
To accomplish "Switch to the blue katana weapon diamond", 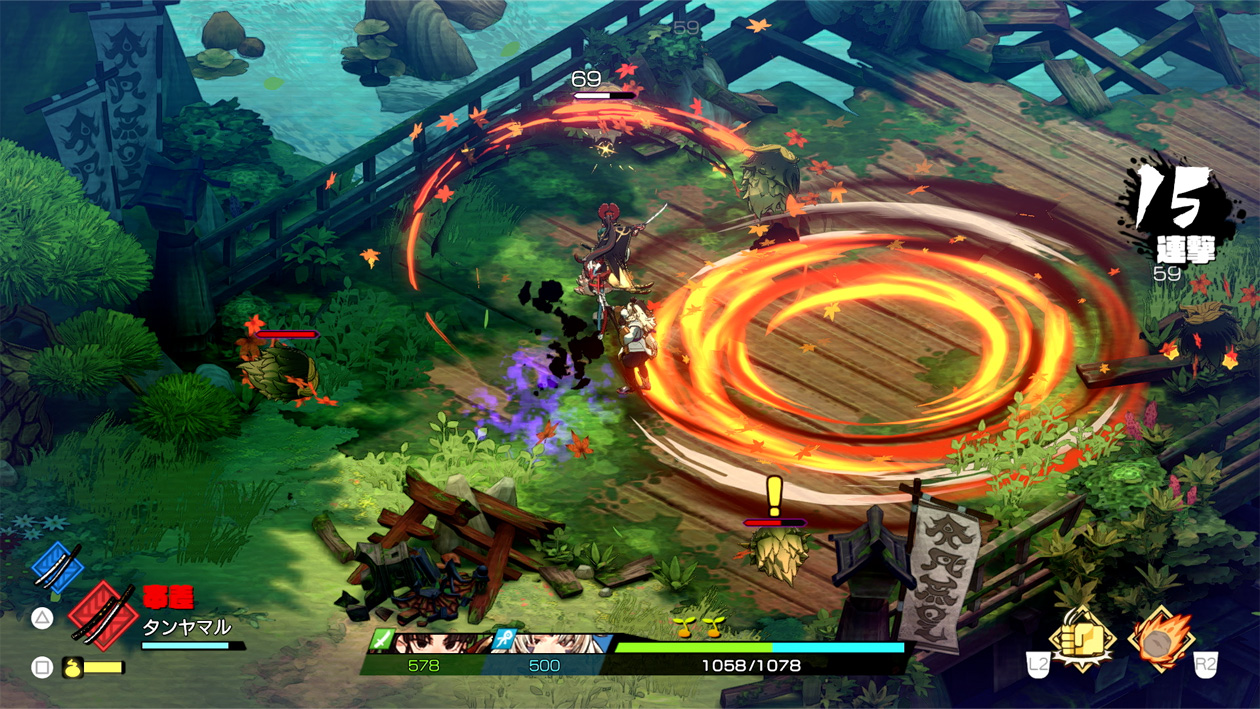I will [x=56, y=565].
